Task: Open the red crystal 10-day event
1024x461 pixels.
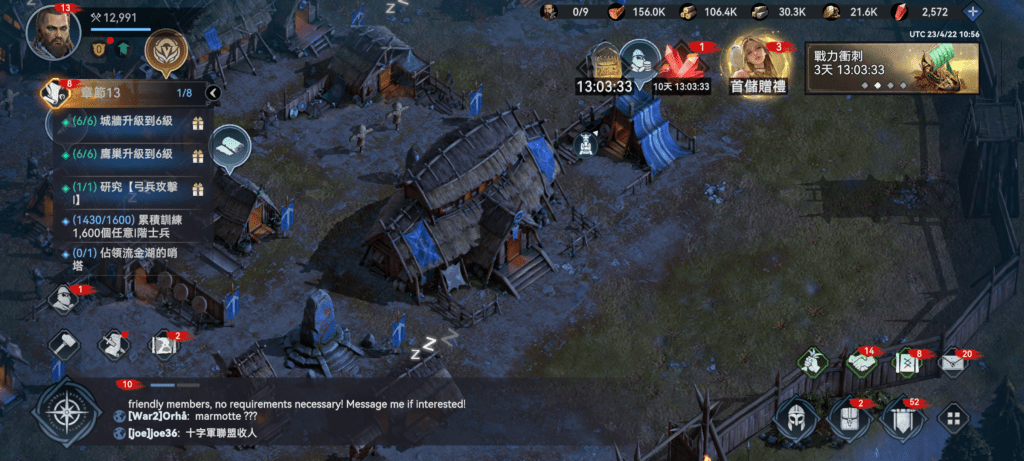Action: pyautogui.click(x=682, y=68)
